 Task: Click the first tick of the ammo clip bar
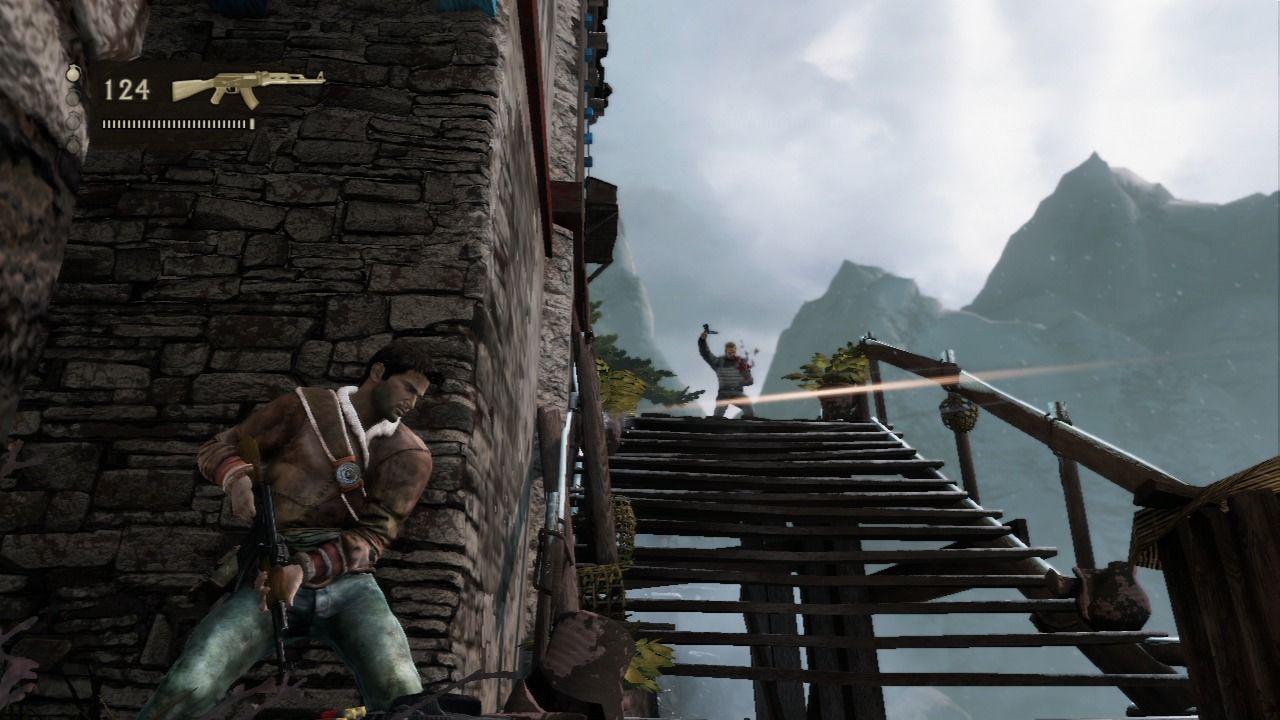click(x=105, y=124)
